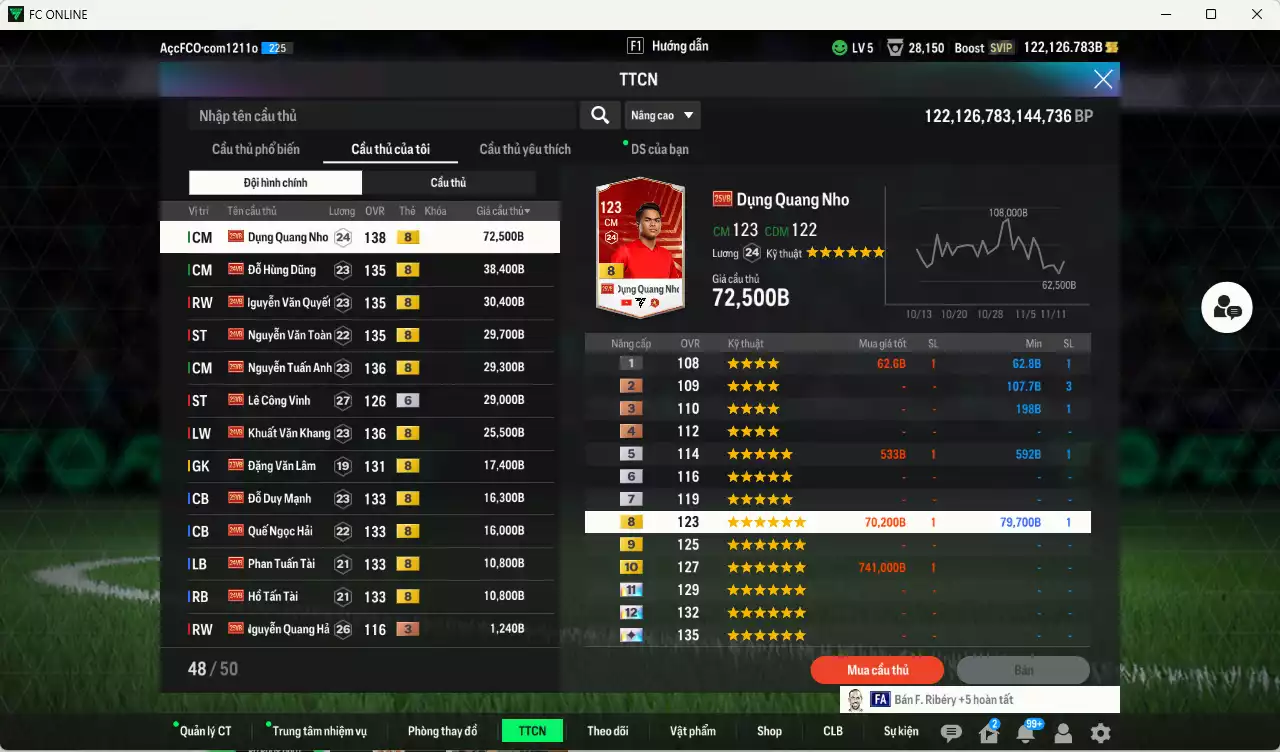Open the DS của bạn tab
Viewport: 1280px width, 752px height.
pyautogui.click(x=659, y=150)
